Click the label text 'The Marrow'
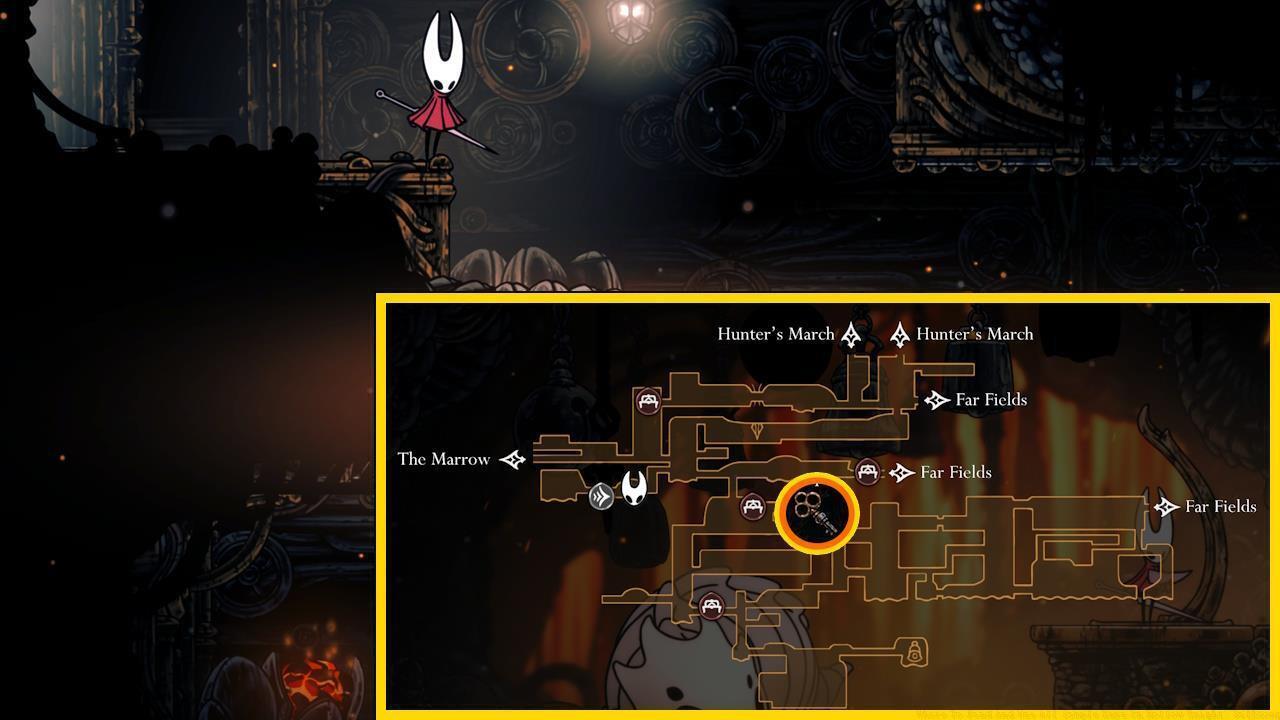This screenshot has width=1280, height=720. 443,460
